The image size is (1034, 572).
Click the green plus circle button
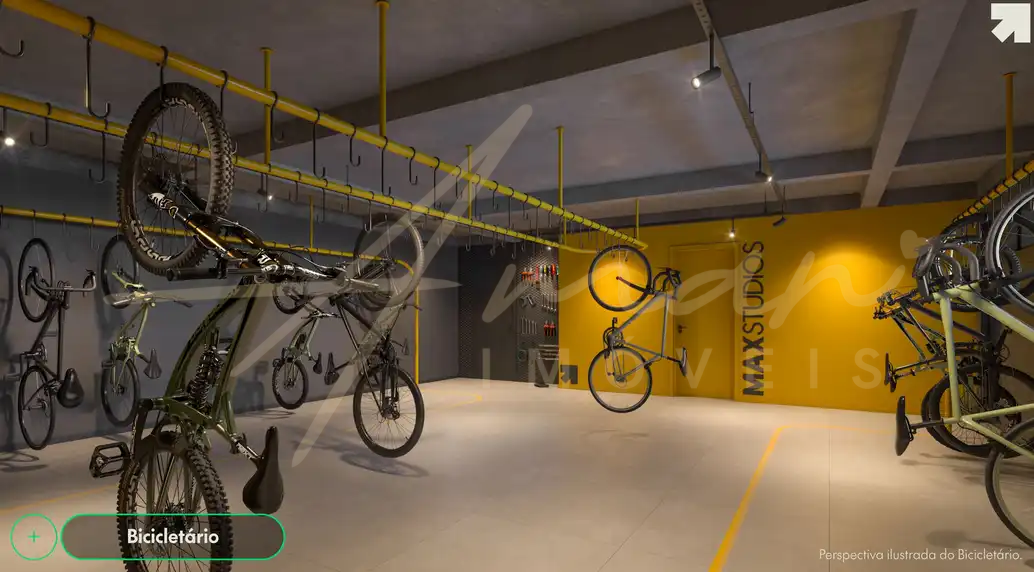(x=34, y=537)
